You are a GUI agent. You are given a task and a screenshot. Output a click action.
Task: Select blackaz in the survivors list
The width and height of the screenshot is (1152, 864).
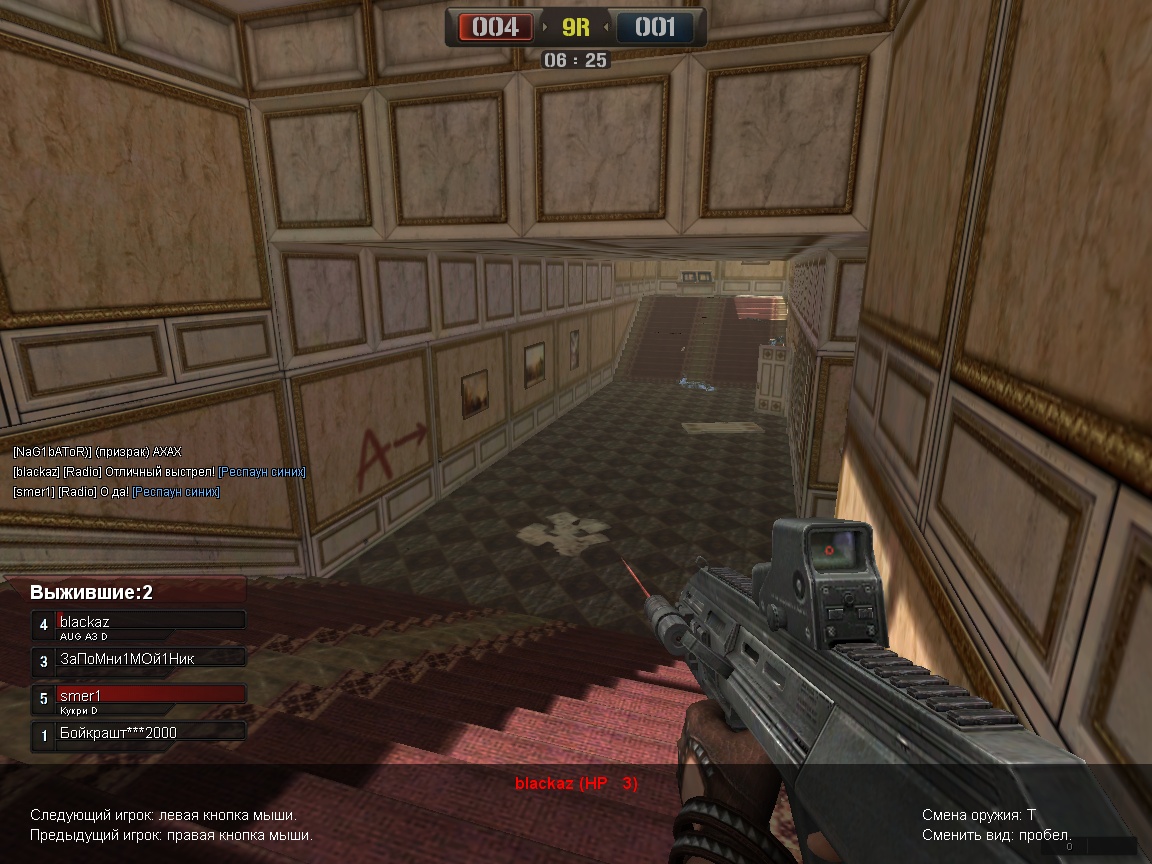(139, 623)
